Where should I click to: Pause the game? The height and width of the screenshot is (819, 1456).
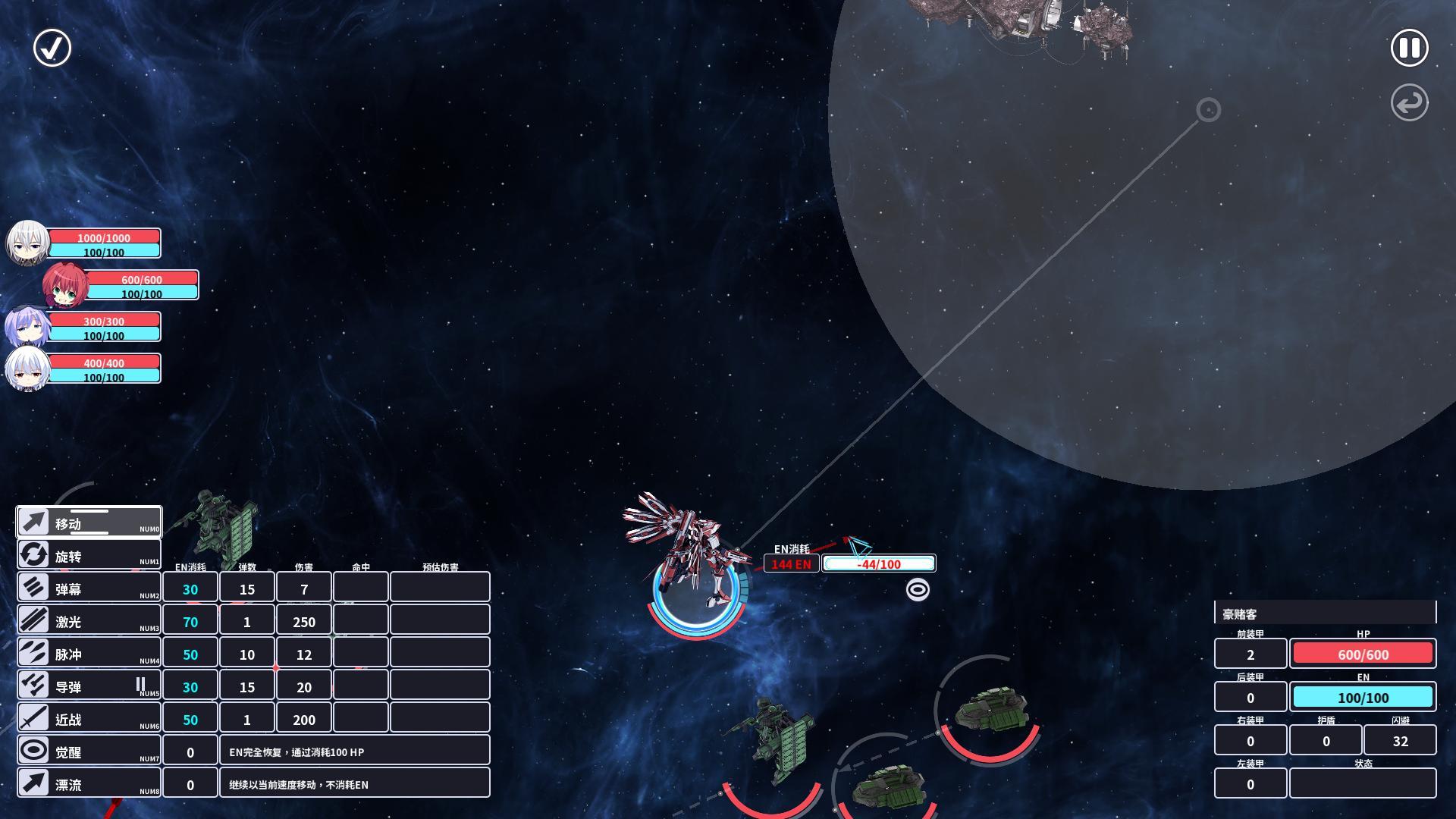click(1409, 48)
